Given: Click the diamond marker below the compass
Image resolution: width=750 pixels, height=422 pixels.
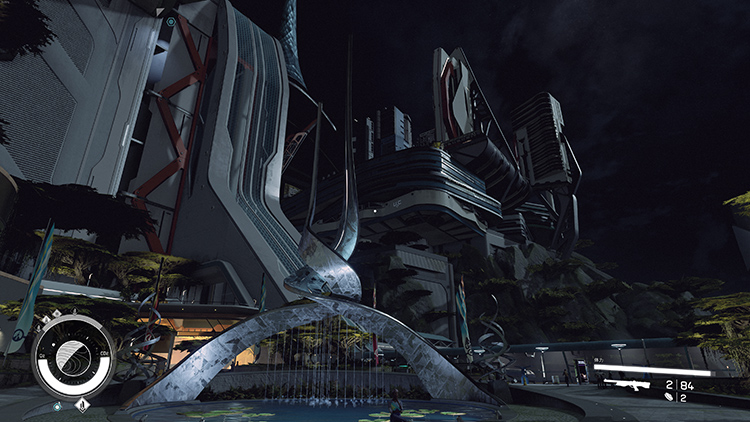Looking at the screenshot, I should pyautogui.click(x=83, y=405).
